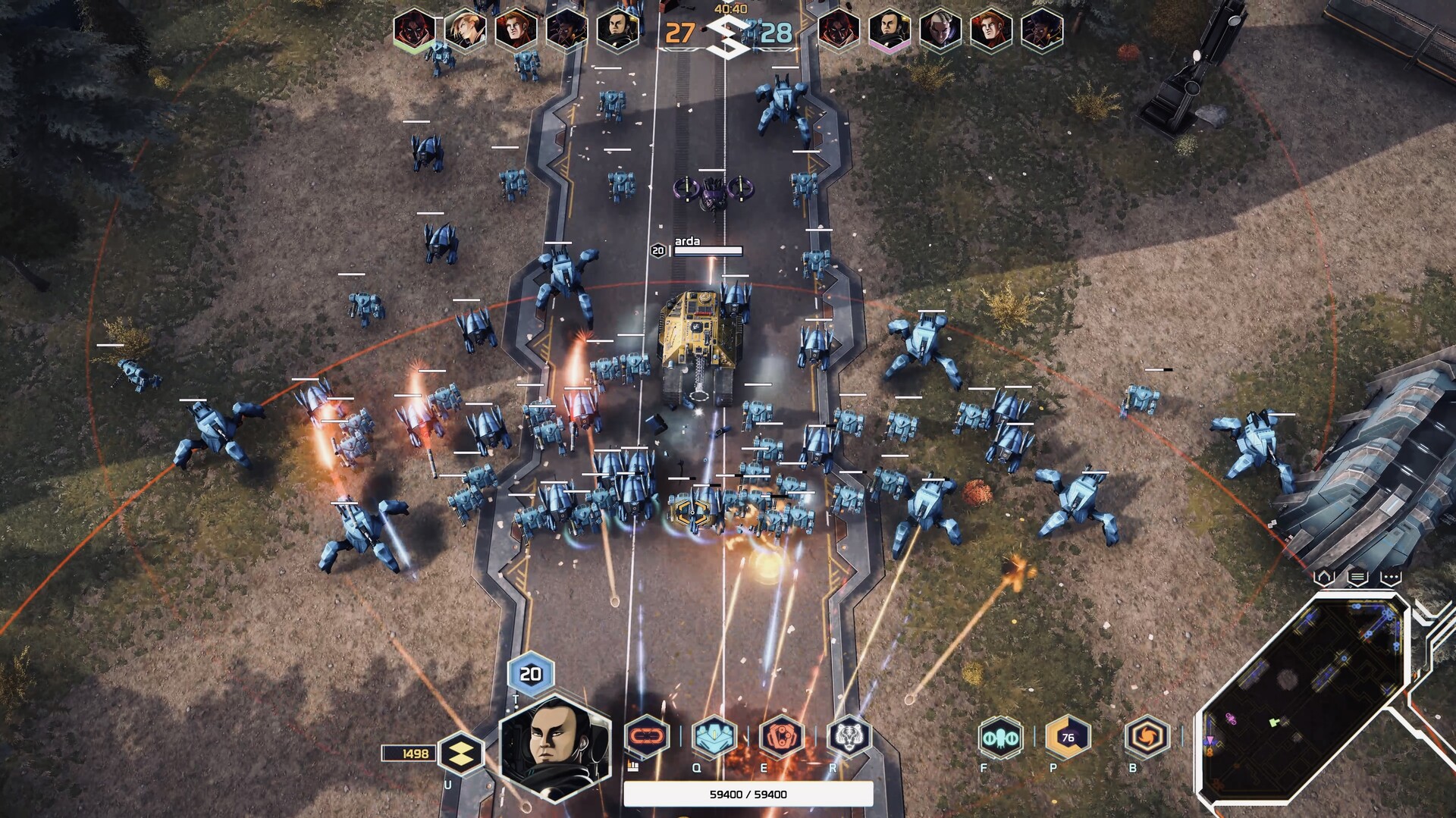Click the P hexagon icon showing 76
This screenshot has height=818, width=1456.
tap(1066, 736)
